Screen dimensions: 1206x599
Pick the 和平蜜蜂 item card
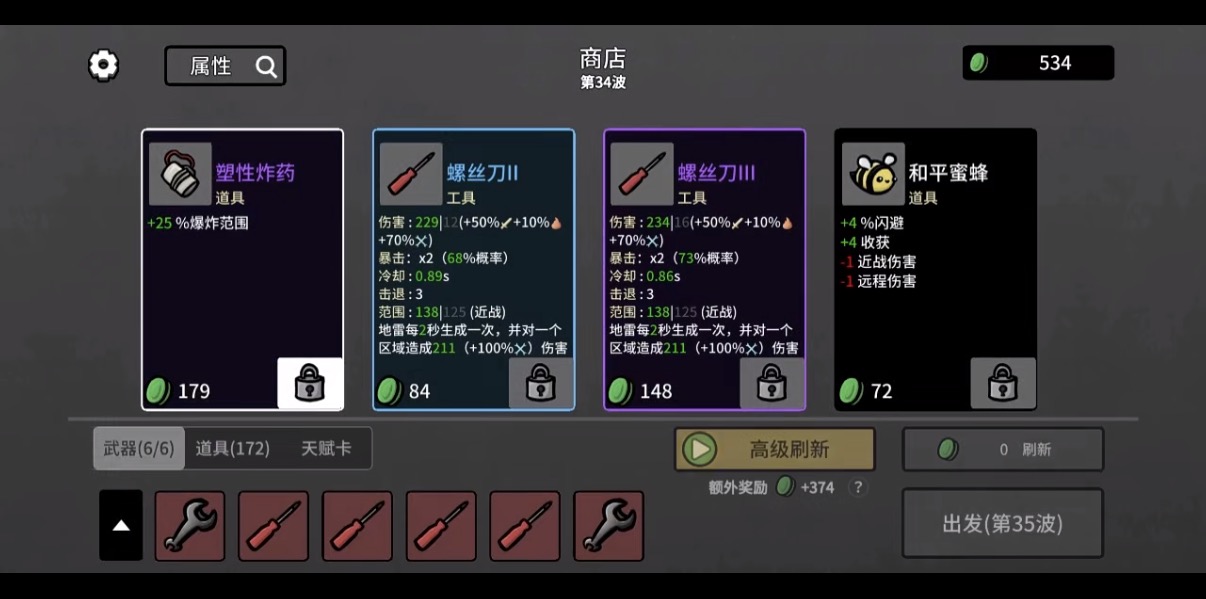[935, 260]
